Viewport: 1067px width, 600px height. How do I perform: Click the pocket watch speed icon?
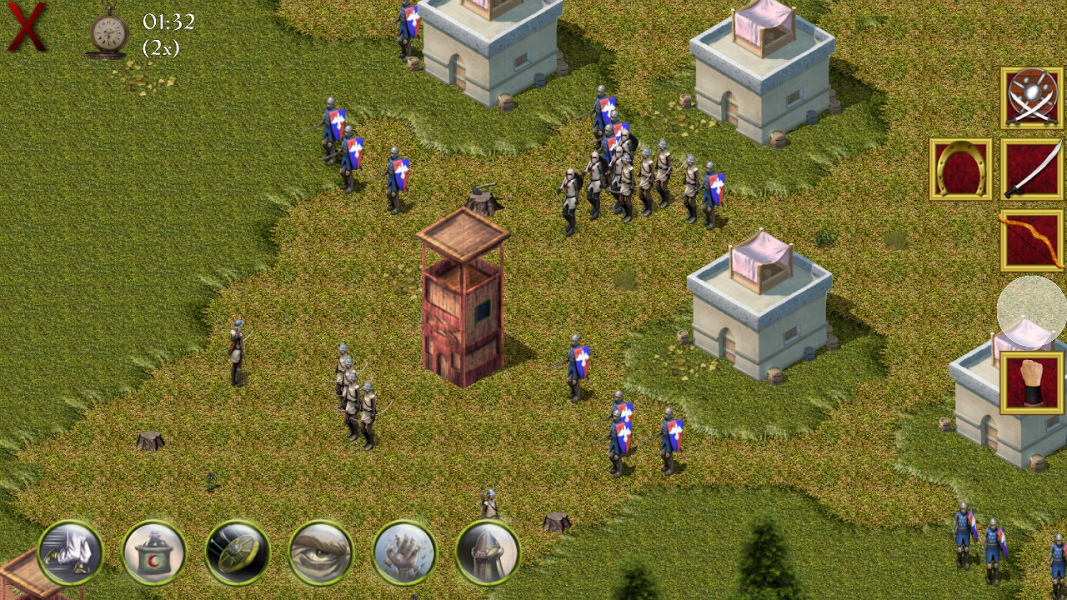[106, 33]
